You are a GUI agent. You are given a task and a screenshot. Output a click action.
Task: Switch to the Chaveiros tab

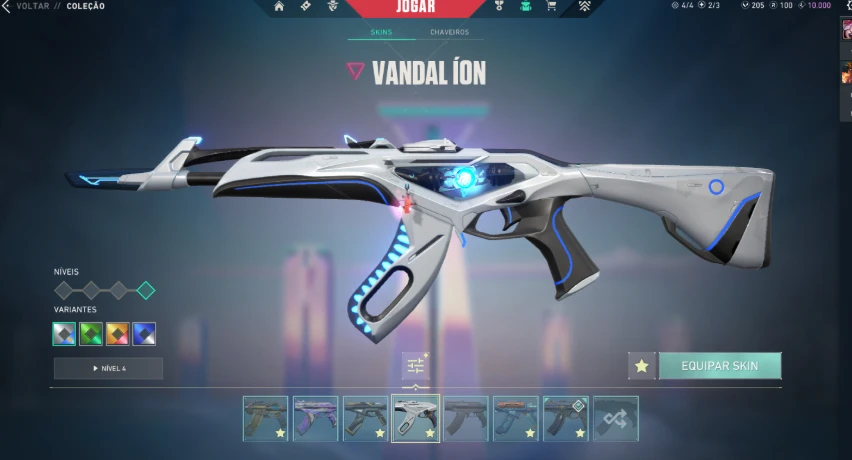click(451, 32)
